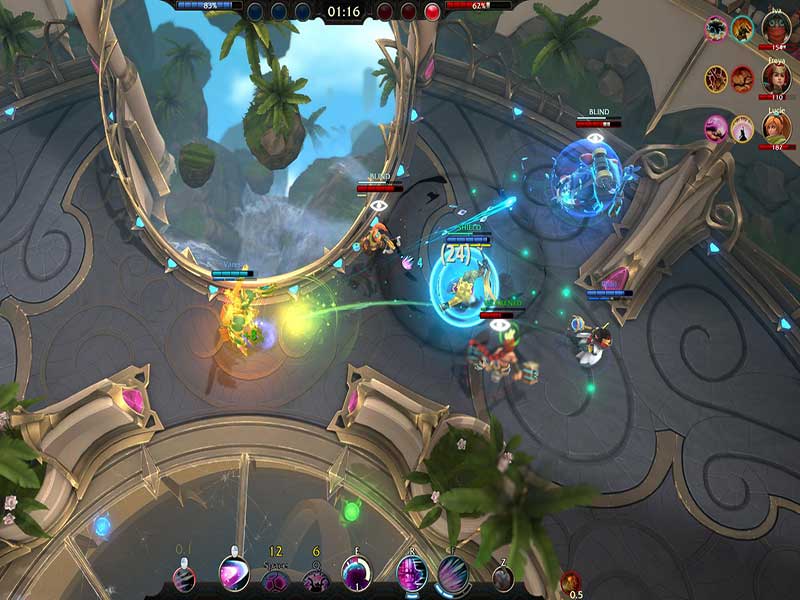Trigger the Q ability icon

[x=315, y=581]
